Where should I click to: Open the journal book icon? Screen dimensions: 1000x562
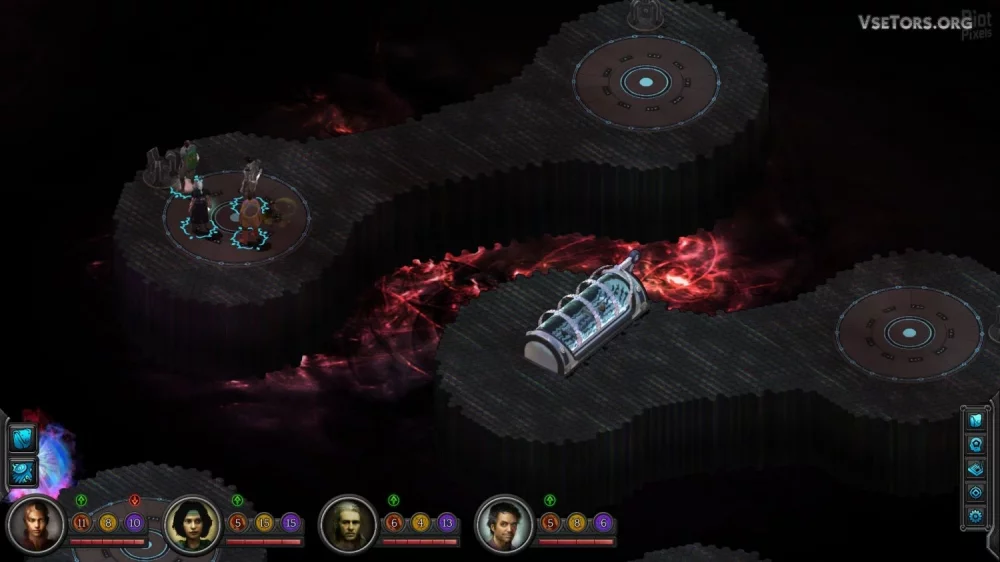pos(976,420)
